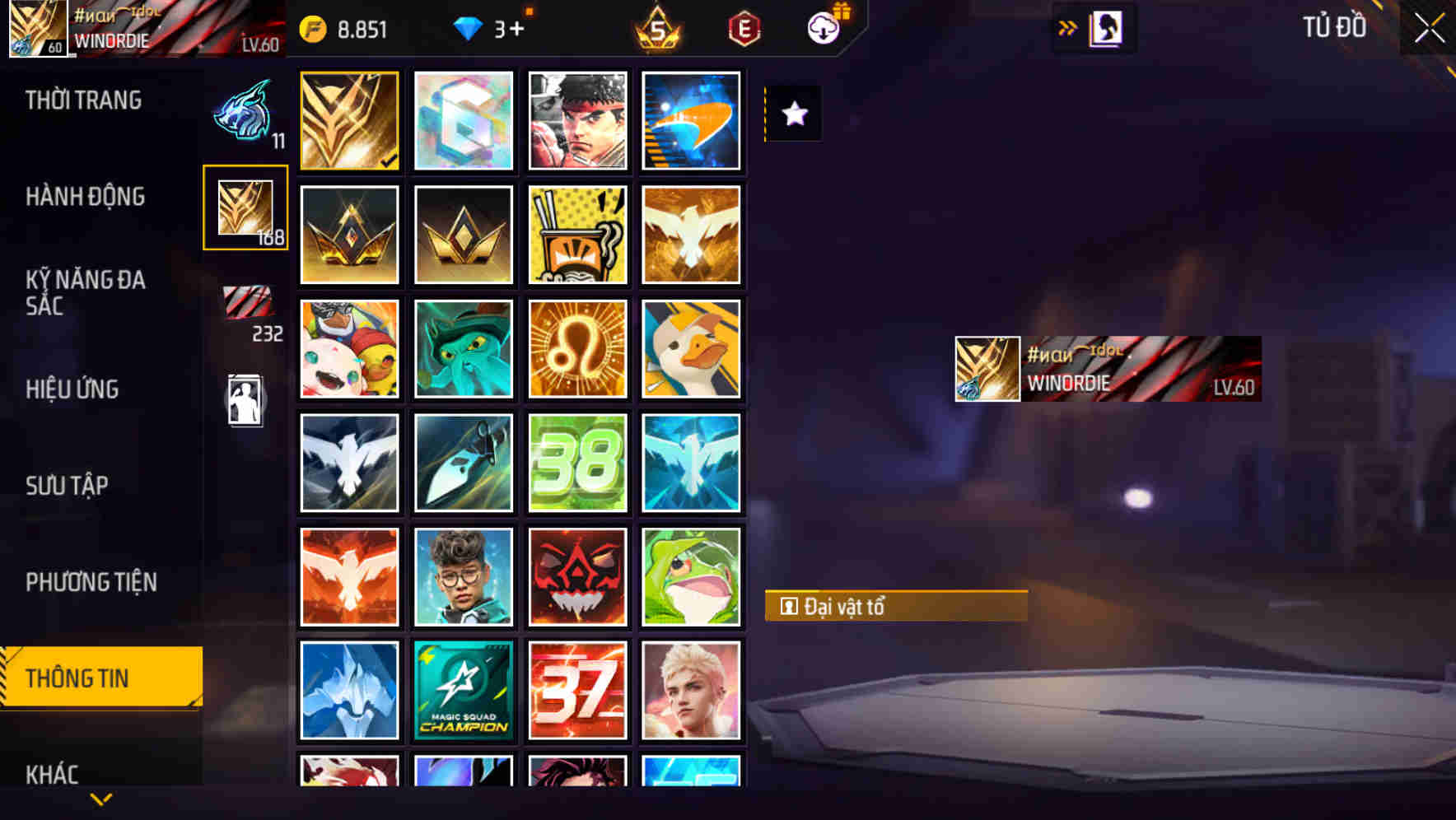Expand the sidebar with the bottom chevron arrow
Screen dimensions: 1456x820
coord(101,797)
